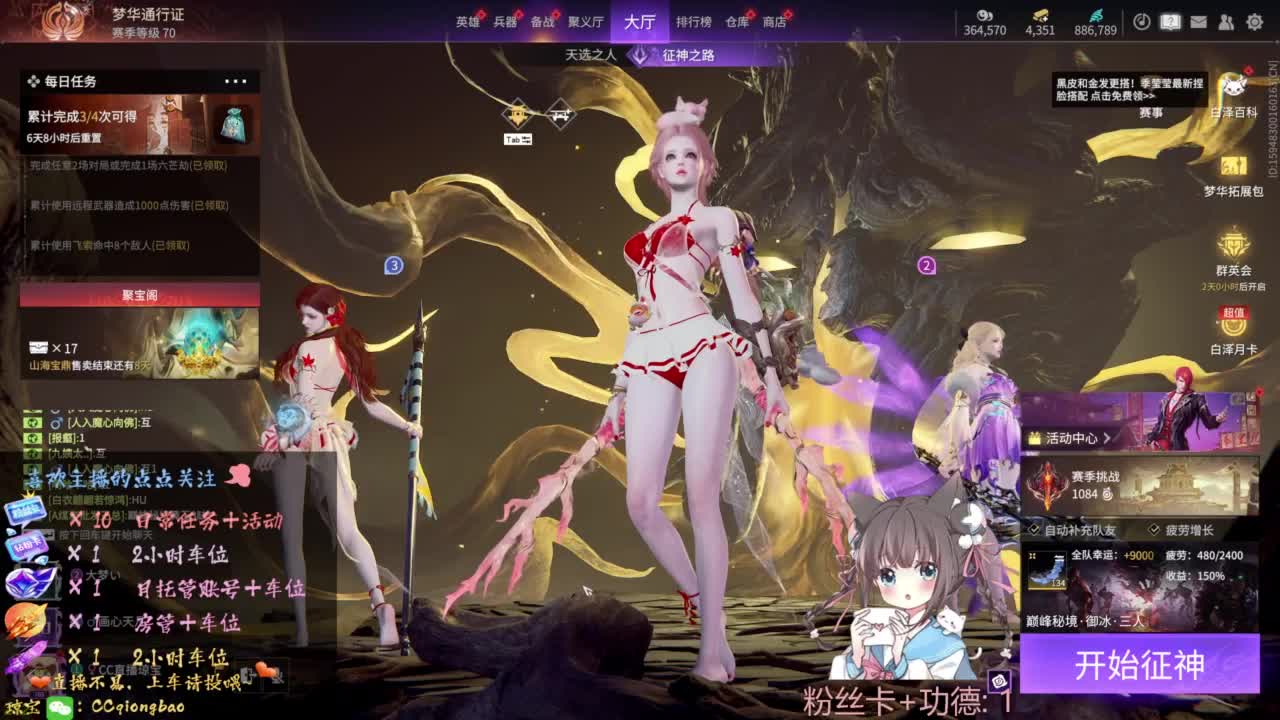Image resolution: width=1280 pixels, height=720 pixels.
Task: Open the mail envelope icon
Action: point(1199,20)
